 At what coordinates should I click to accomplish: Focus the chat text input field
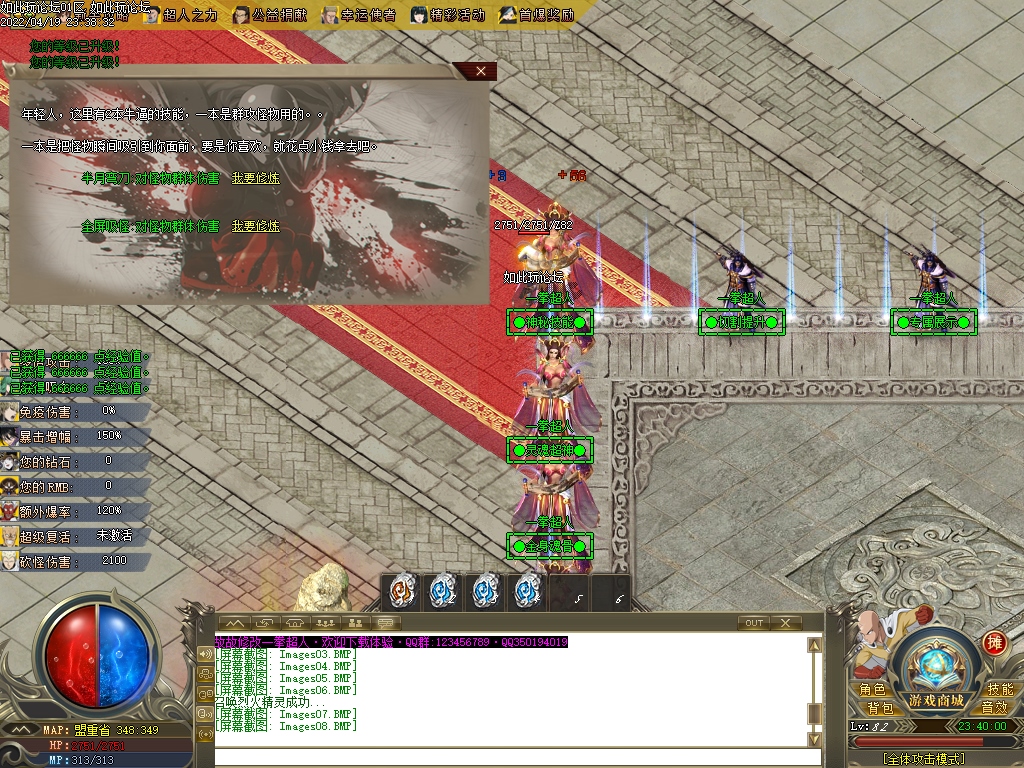click(x=510, y=757)
